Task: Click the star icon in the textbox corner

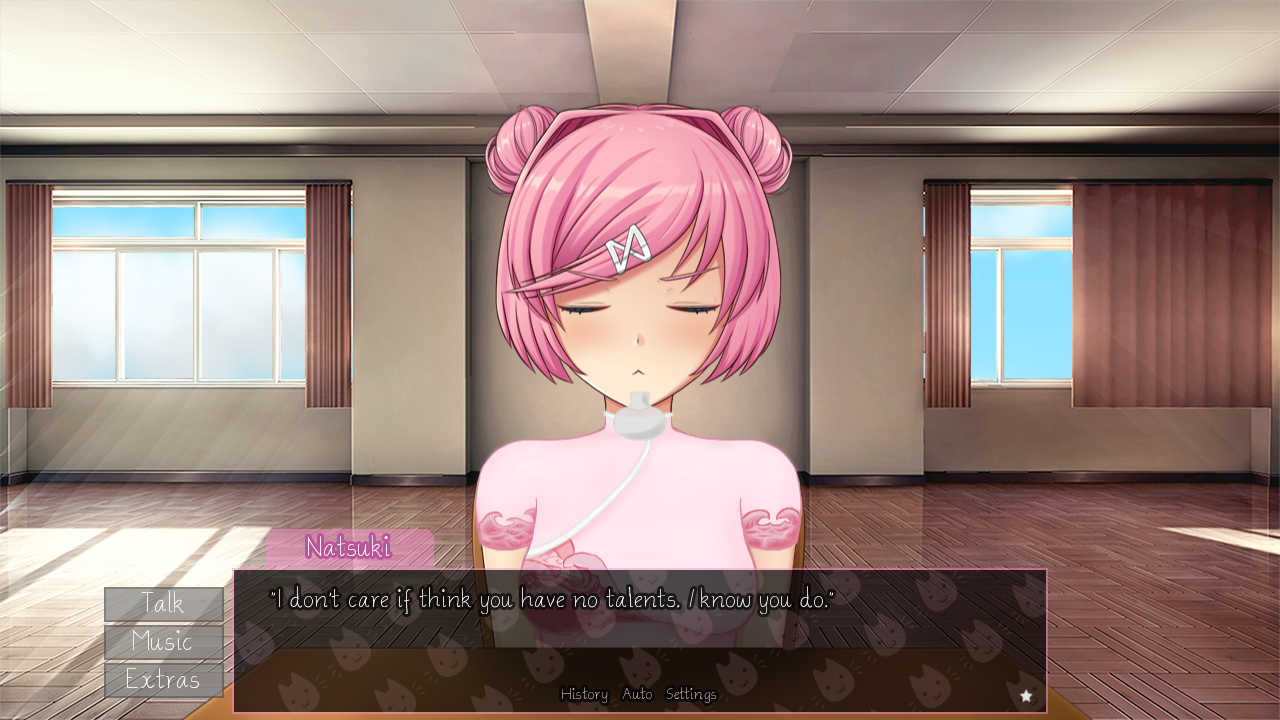Action: pos(1027,694)
